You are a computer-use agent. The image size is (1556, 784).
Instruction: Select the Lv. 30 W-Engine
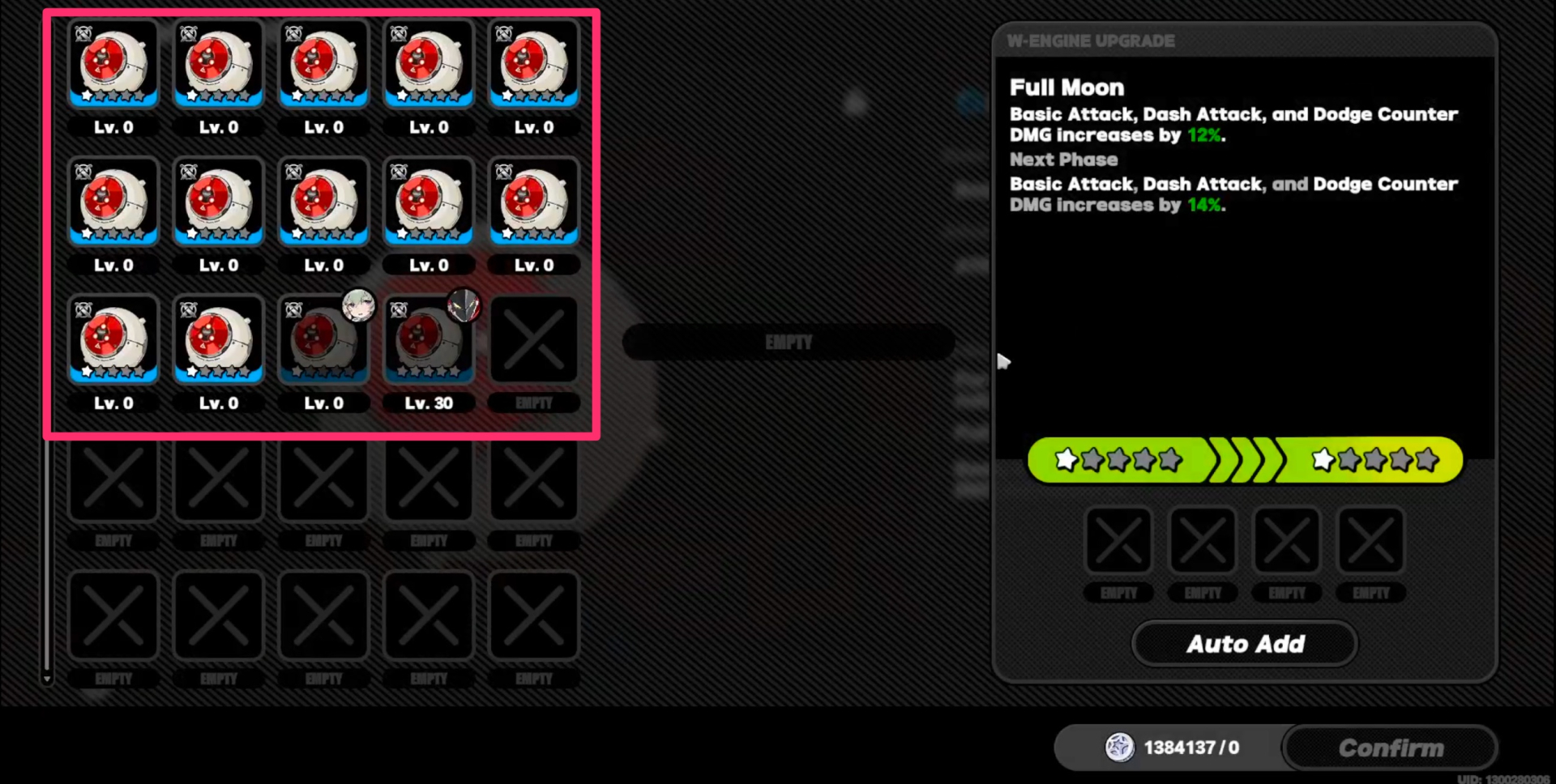click(x=429, y=341)
